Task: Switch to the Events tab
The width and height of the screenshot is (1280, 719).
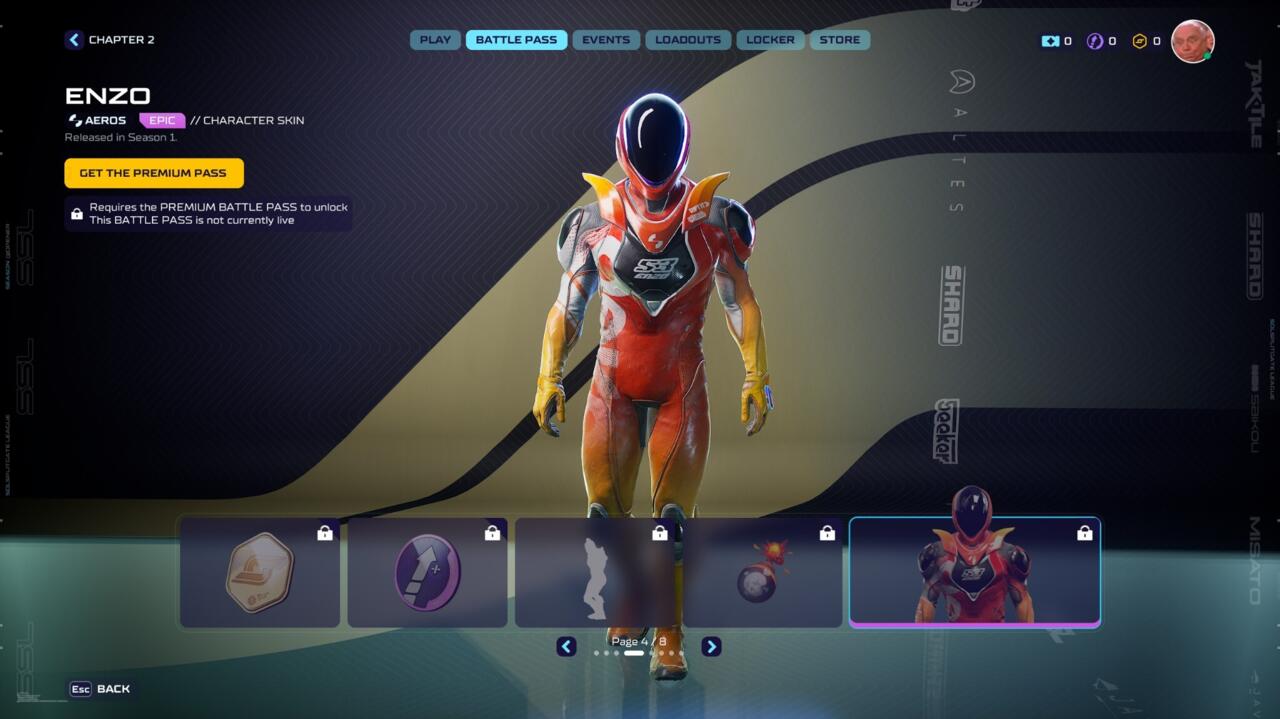Action: click(606, 40)
